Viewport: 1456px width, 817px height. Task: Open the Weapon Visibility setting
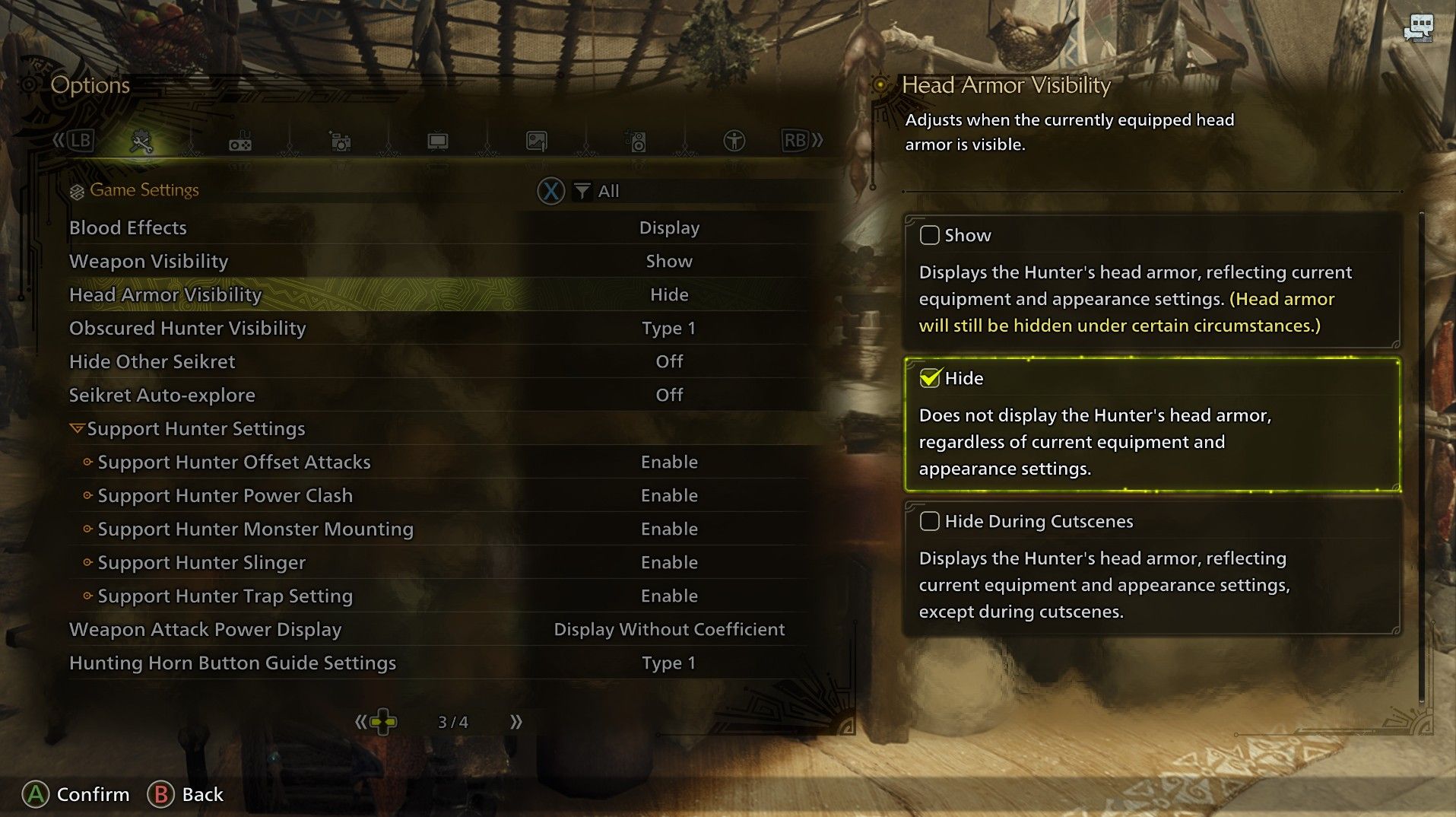pyautogui.click(x=148, y=261)
